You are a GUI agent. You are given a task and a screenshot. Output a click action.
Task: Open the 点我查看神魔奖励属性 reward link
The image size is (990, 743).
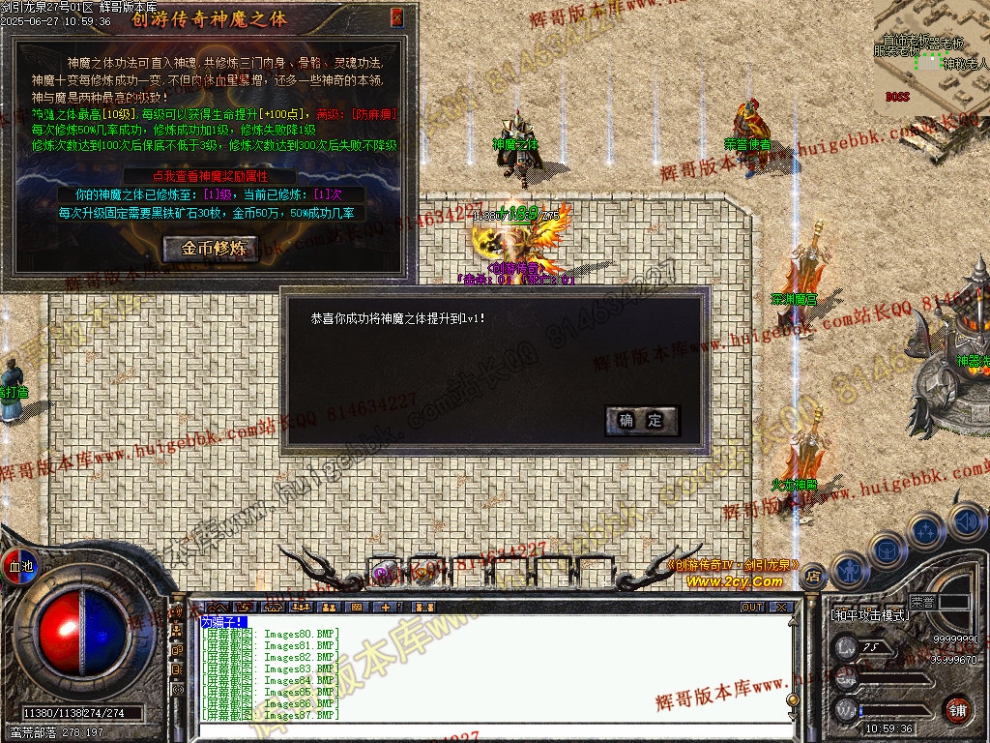tap(209, 175)
